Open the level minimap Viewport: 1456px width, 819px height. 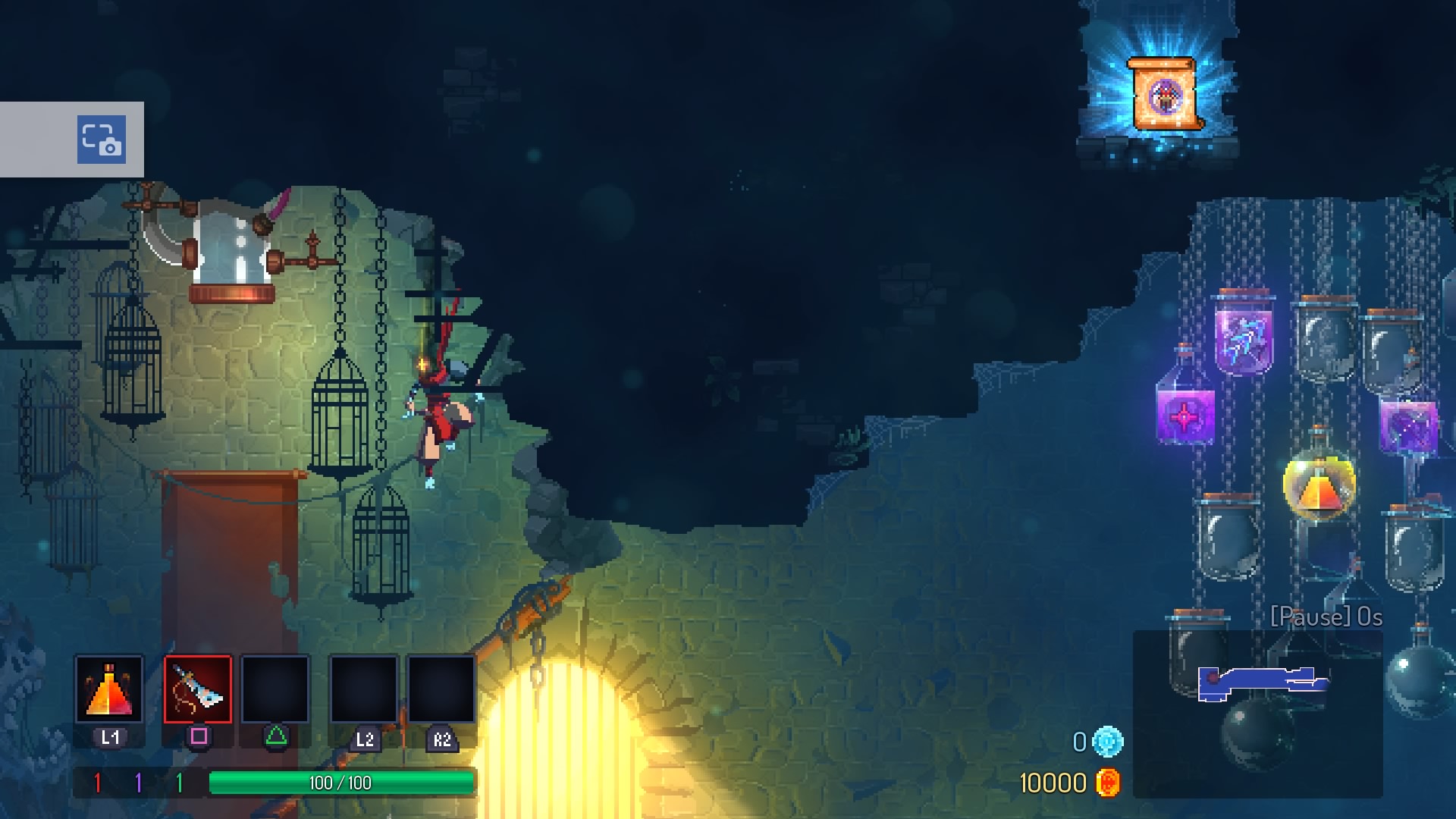click(x=1257, y=714)
